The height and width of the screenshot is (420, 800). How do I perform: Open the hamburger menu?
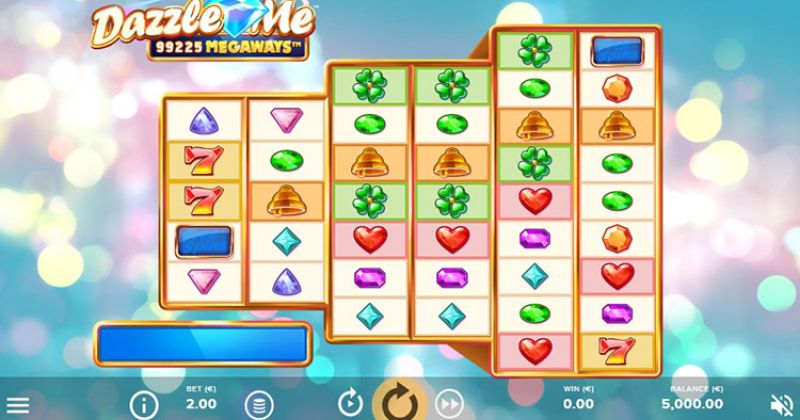point(15,403)
